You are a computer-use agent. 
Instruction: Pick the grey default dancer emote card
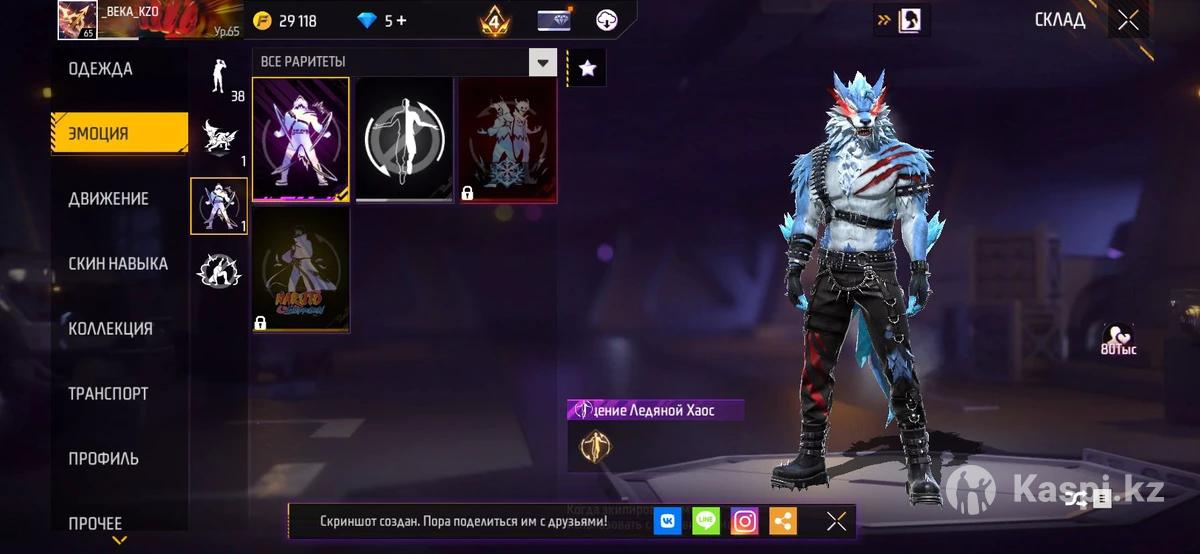coord(404,140)
